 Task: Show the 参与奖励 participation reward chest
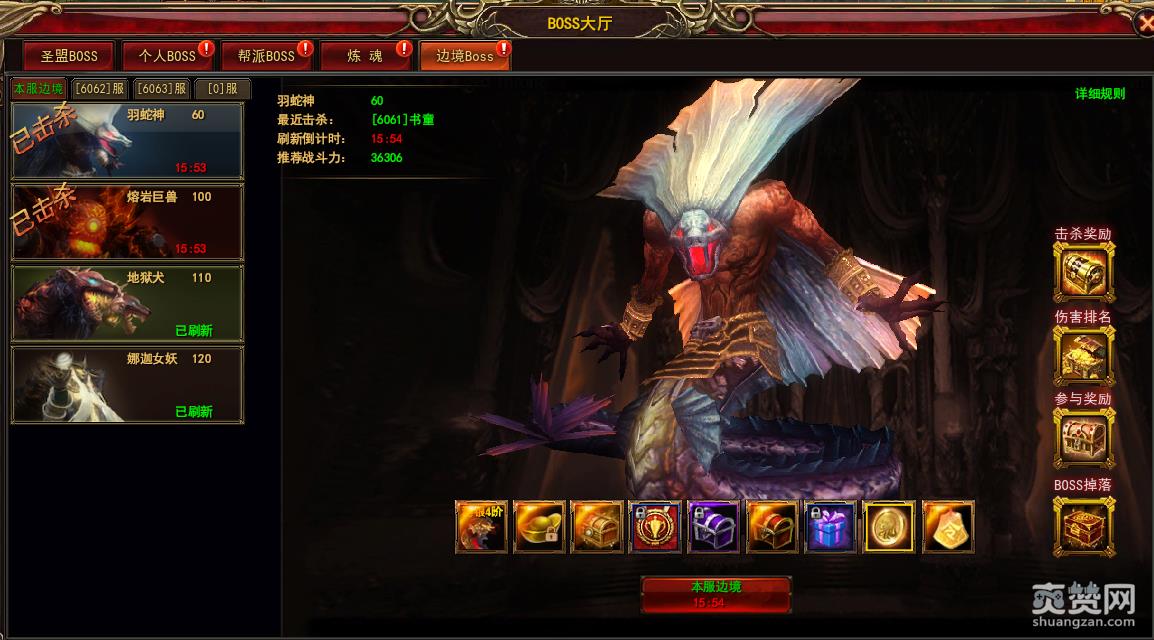(1084, 436)
